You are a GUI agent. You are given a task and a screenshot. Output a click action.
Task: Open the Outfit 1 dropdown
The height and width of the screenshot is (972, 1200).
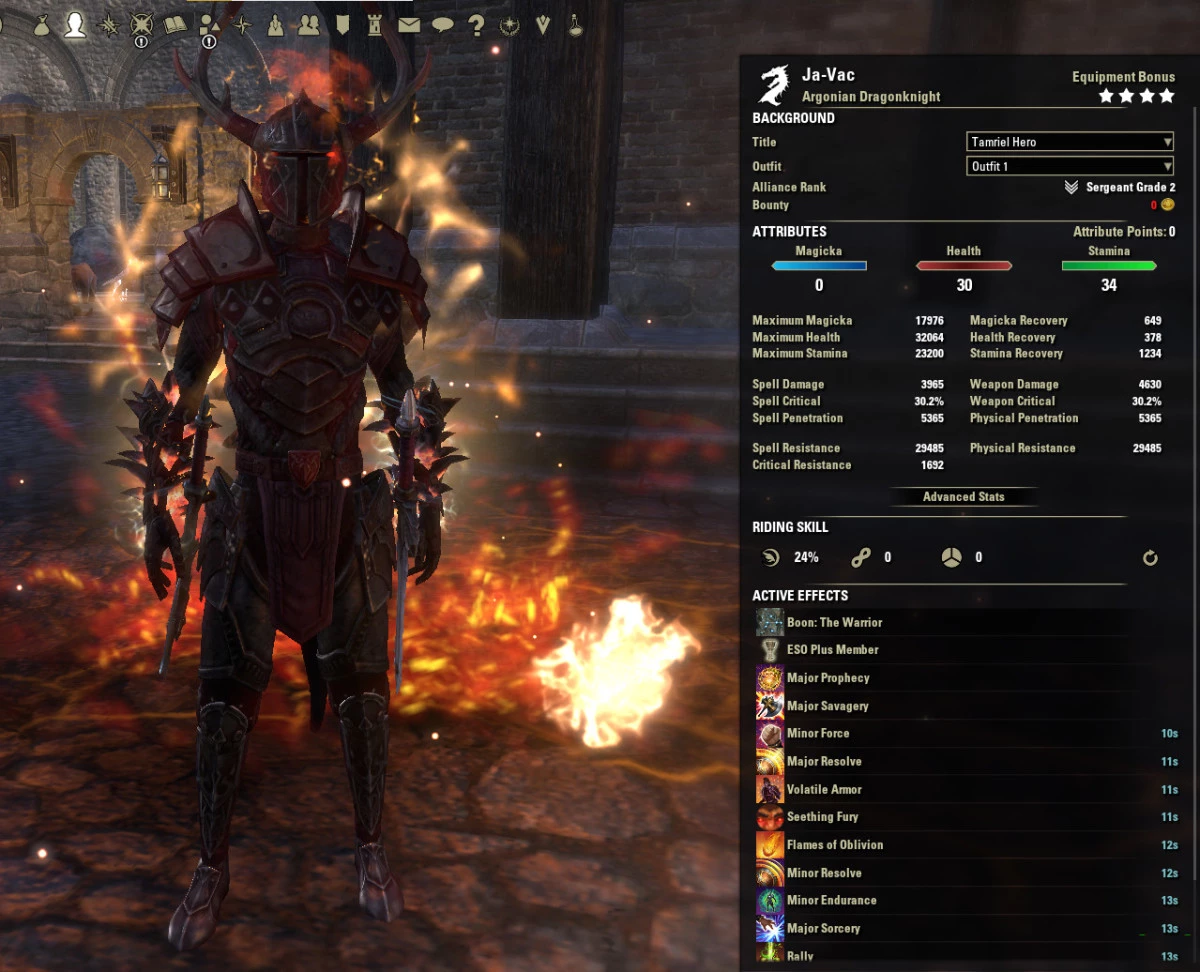(1069, 166)
